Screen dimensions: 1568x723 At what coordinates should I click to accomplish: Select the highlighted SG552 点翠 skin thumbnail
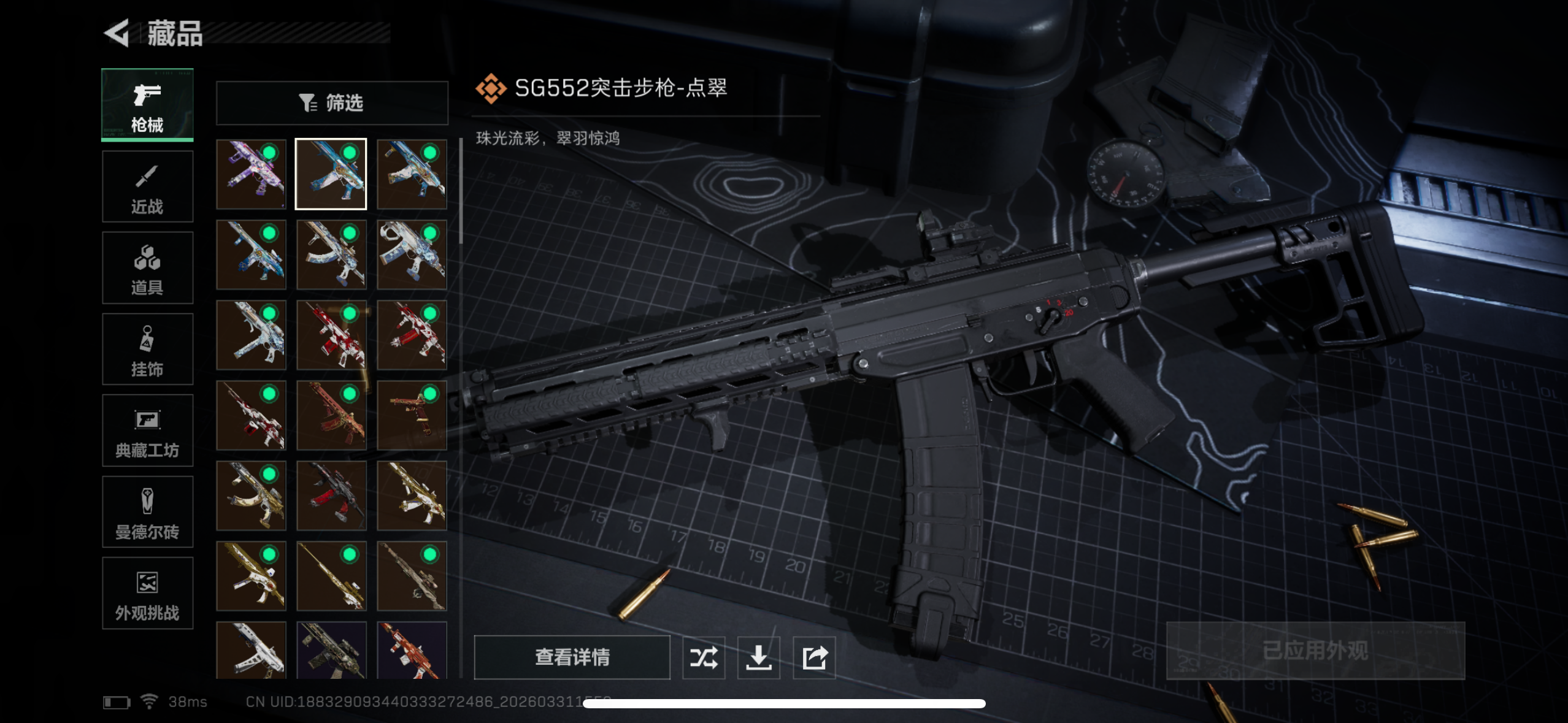click(331, 173)
